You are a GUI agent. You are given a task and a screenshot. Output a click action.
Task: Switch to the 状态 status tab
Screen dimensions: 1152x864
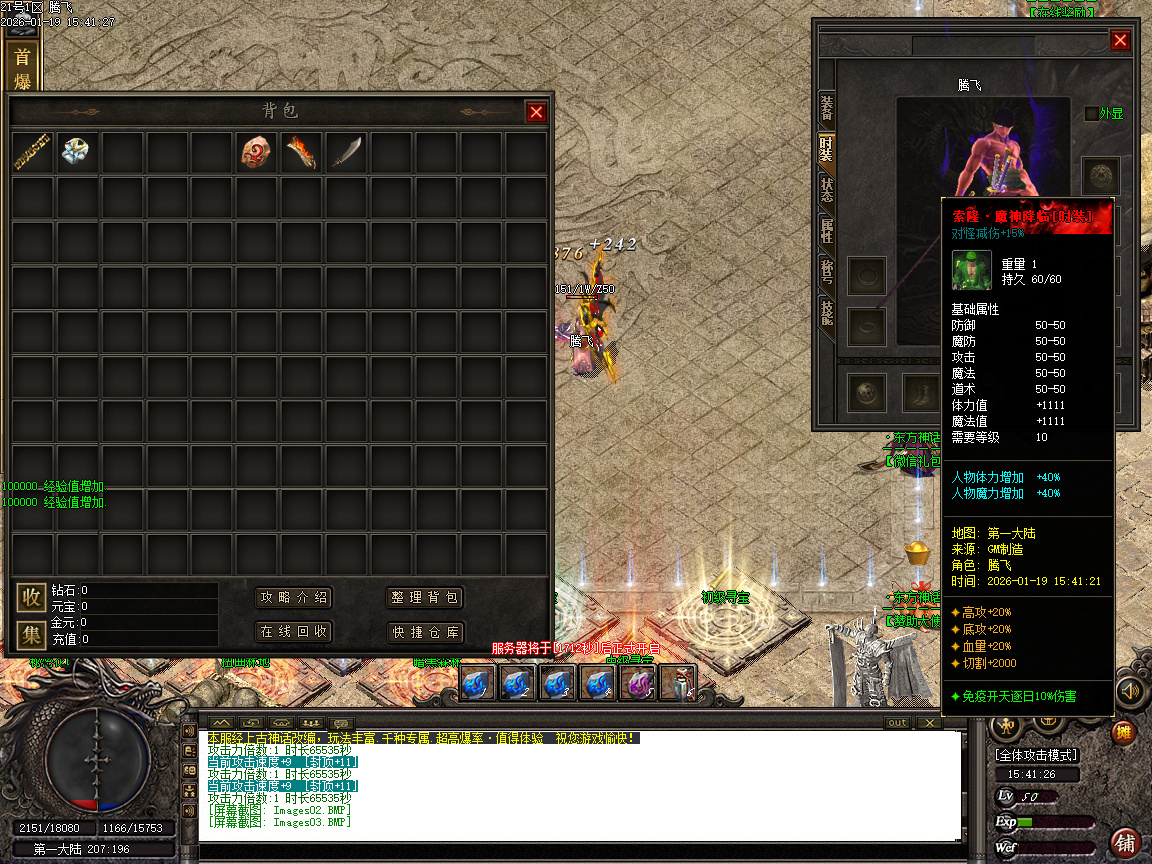click(x=827, y=189)
